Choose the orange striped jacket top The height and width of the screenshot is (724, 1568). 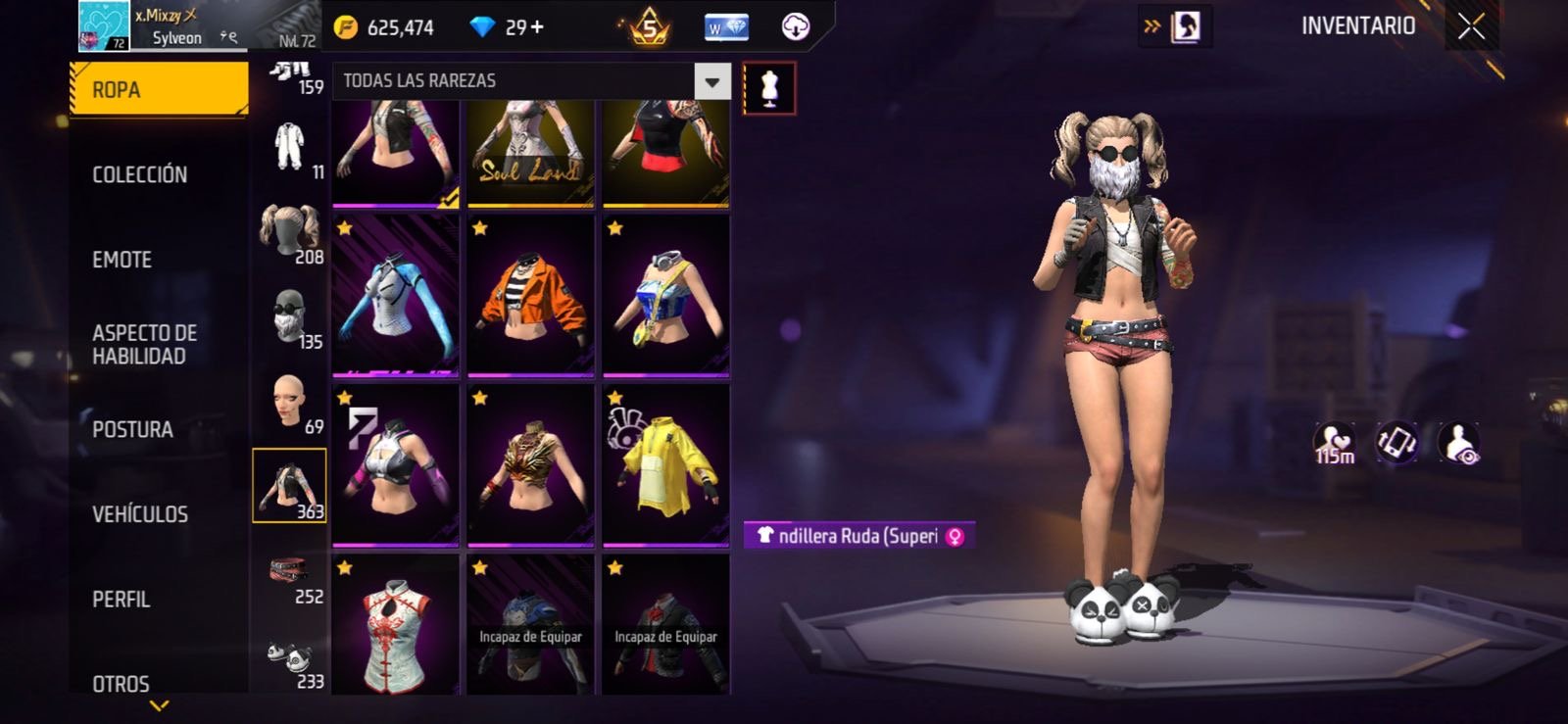coord(530,295)
